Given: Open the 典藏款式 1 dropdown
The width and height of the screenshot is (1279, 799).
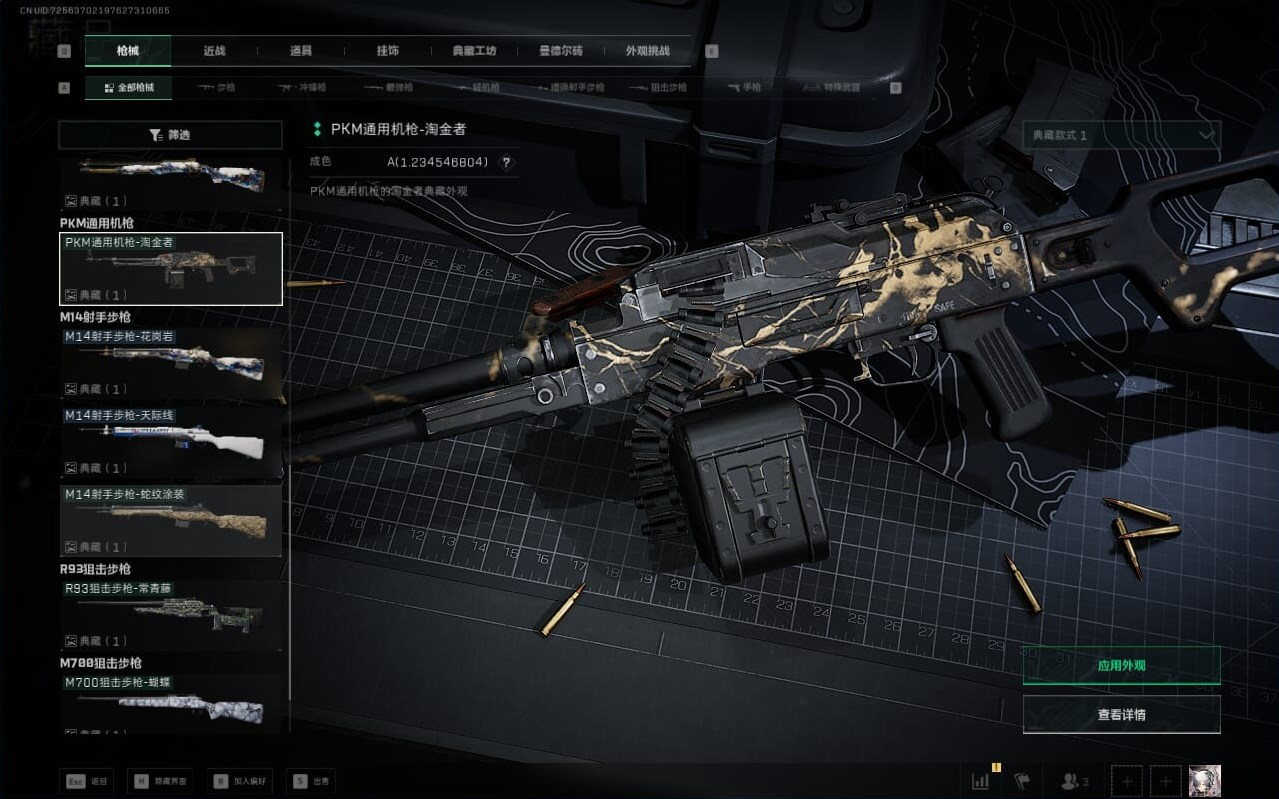Looking at the screenshot, I should [1121, 135].
